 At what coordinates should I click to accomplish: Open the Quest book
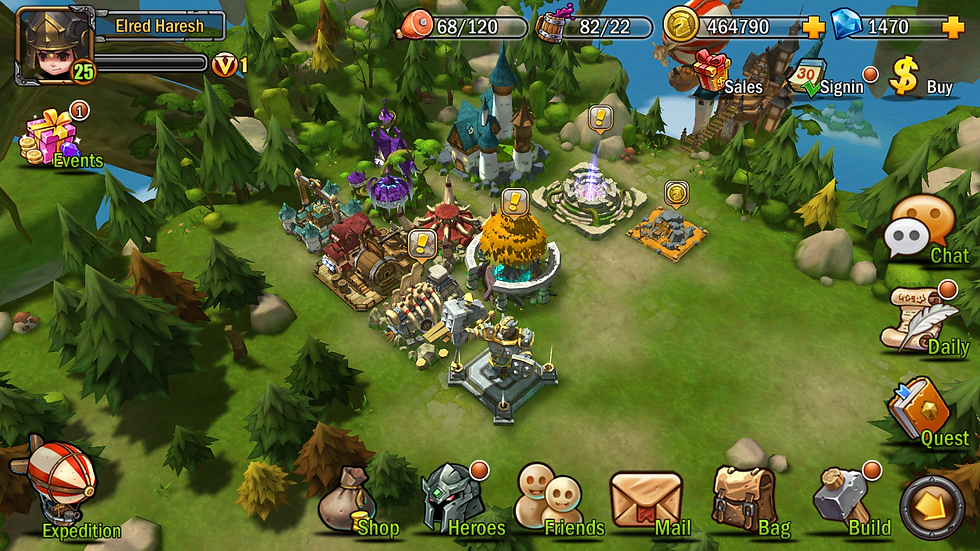click(x=919, y=406)
